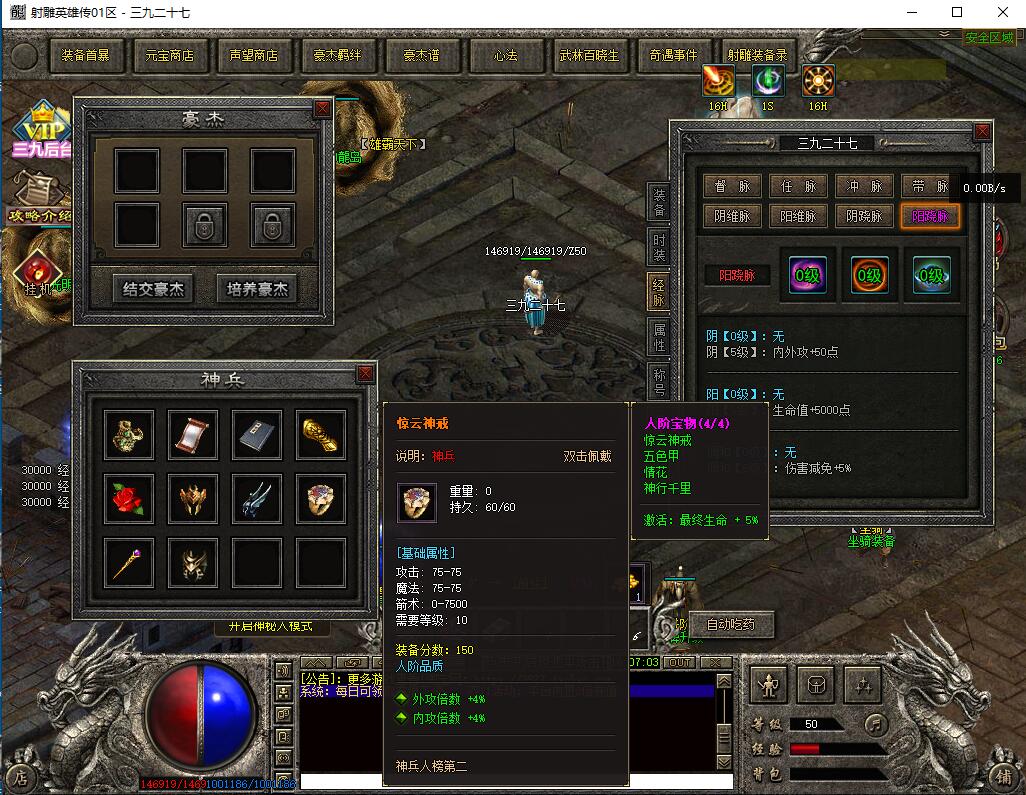Screen dimensions: 1026x795
Task: Minimize the game window
Action: [911, 12]
